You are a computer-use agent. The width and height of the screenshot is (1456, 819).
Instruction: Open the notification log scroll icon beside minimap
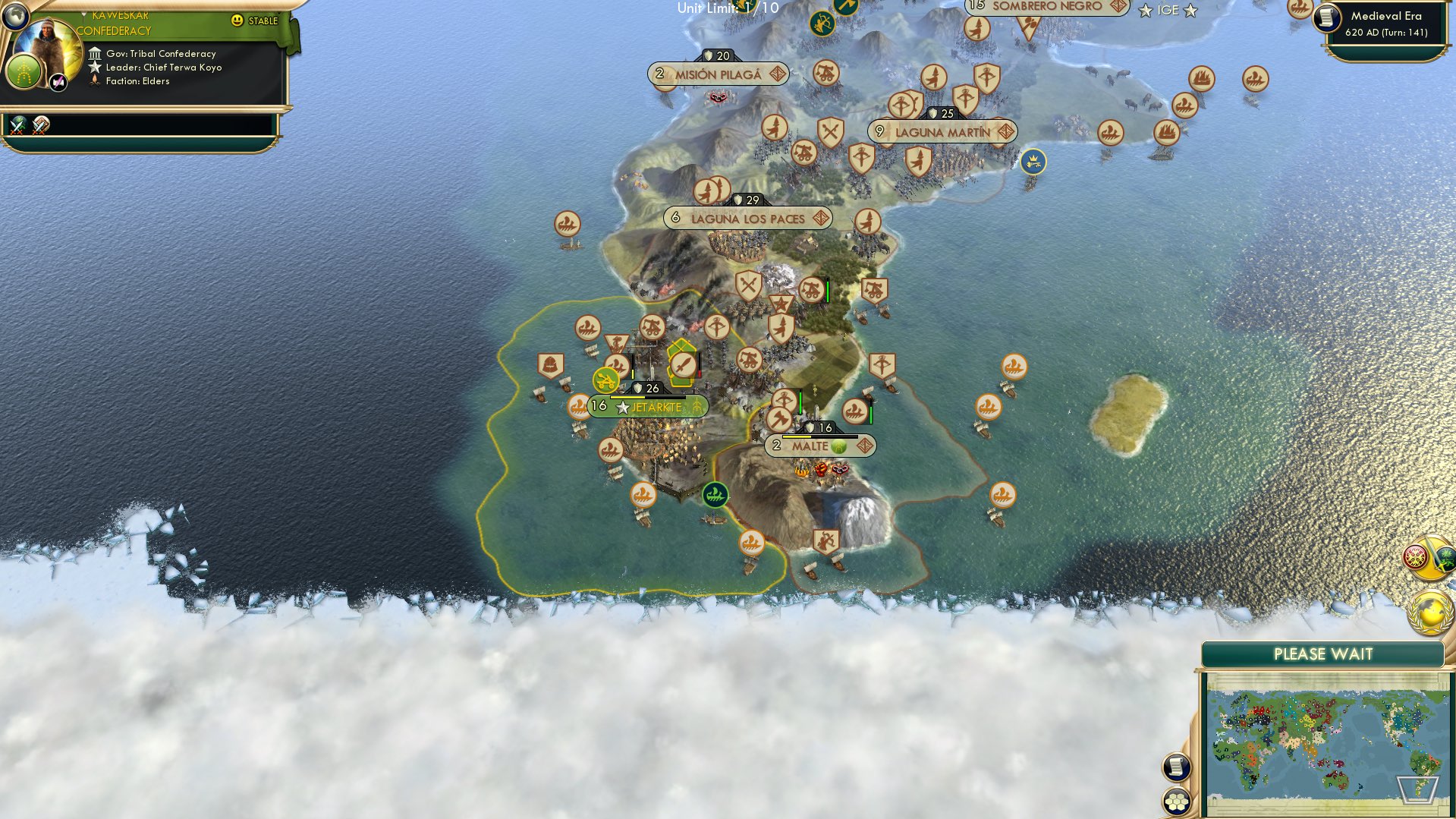(1176, 767)
